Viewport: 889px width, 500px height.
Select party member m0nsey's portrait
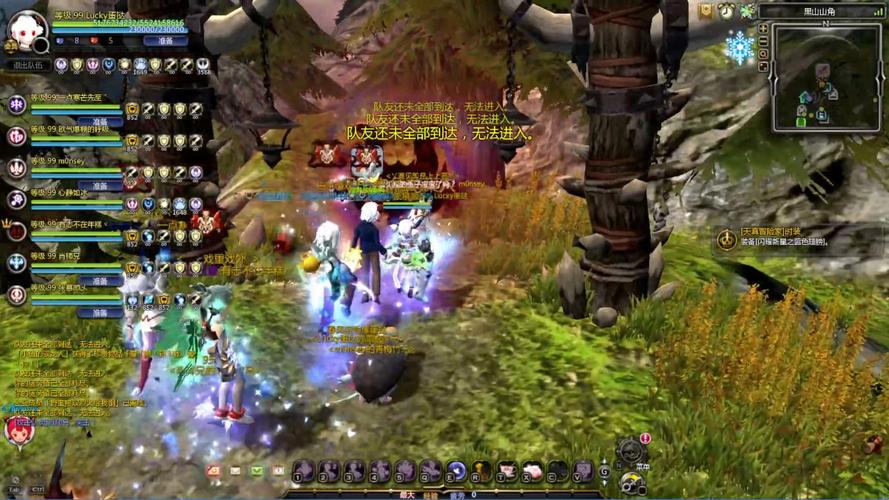pos(17,167)
